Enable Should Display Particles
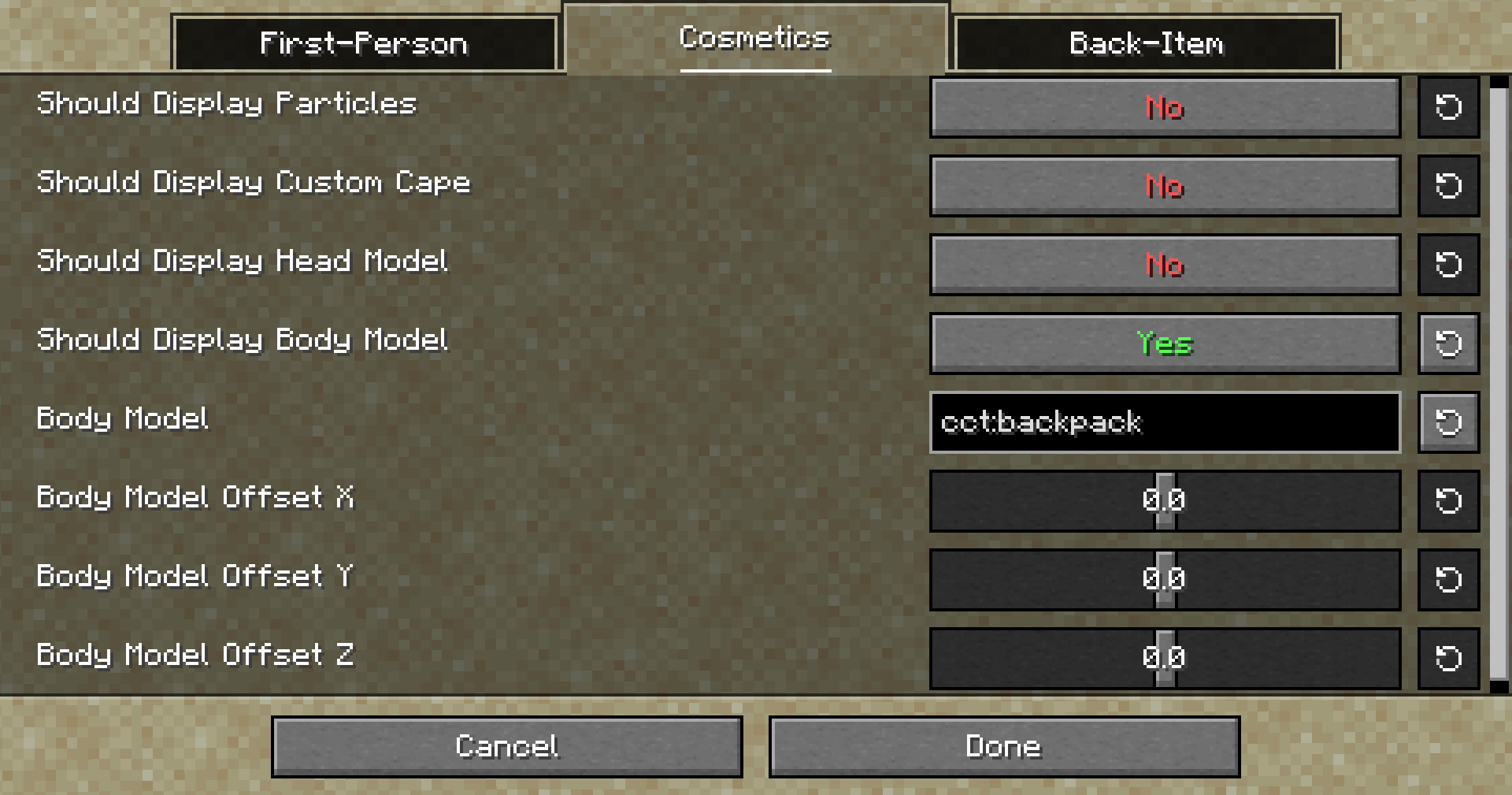The width and height of the screenshot is (1512, 795). pos(1165,108)
